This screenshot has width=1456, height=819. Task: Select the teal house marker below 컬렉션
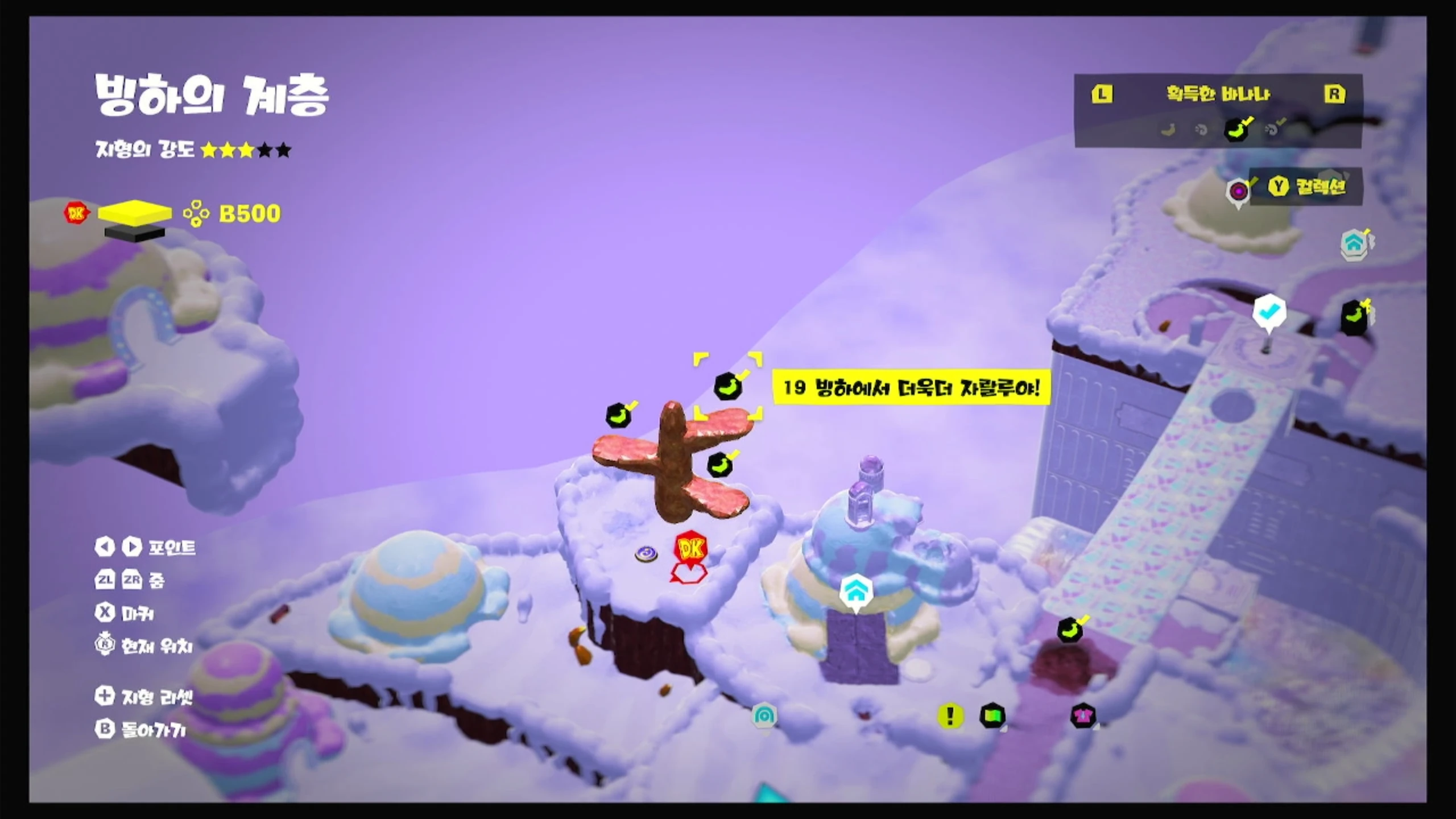coord(1354,245)
